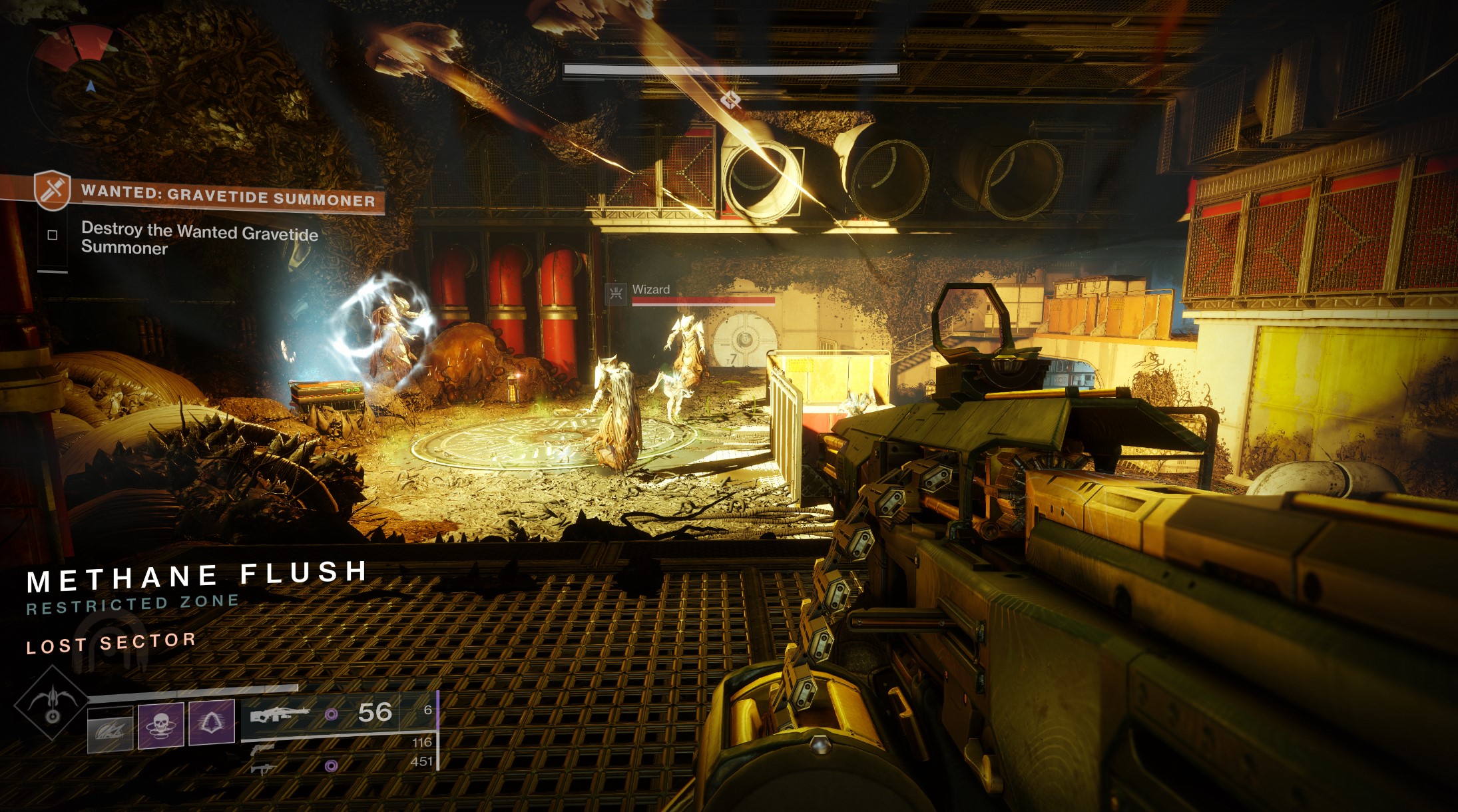The width and height of the screenshot is (1458, 812).
Task: Activate the skull melee ability icon
Action: click(161, 724)
